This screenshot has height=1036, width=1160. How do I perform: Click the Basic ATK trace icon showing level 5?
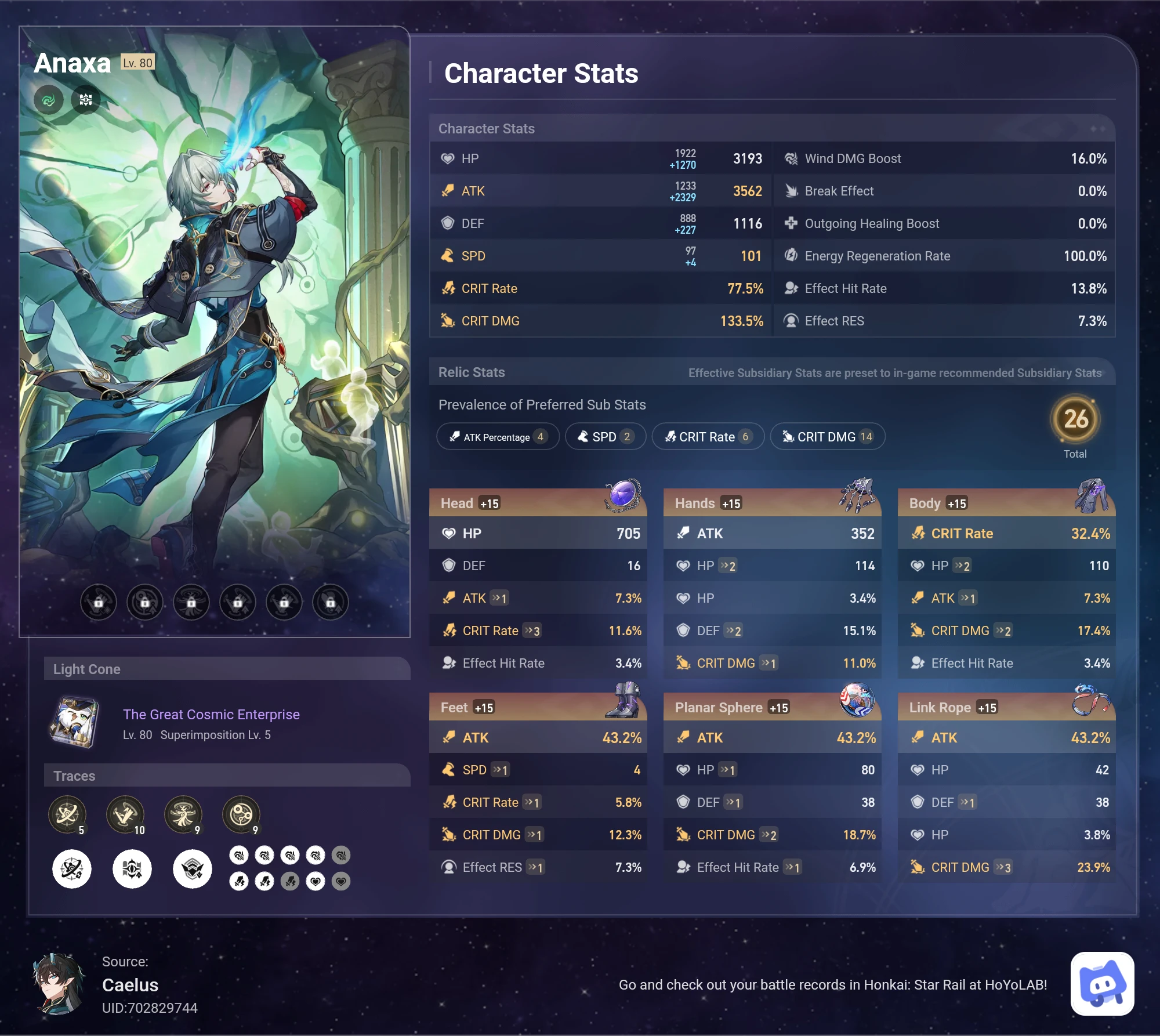click(x=68, y=814)
